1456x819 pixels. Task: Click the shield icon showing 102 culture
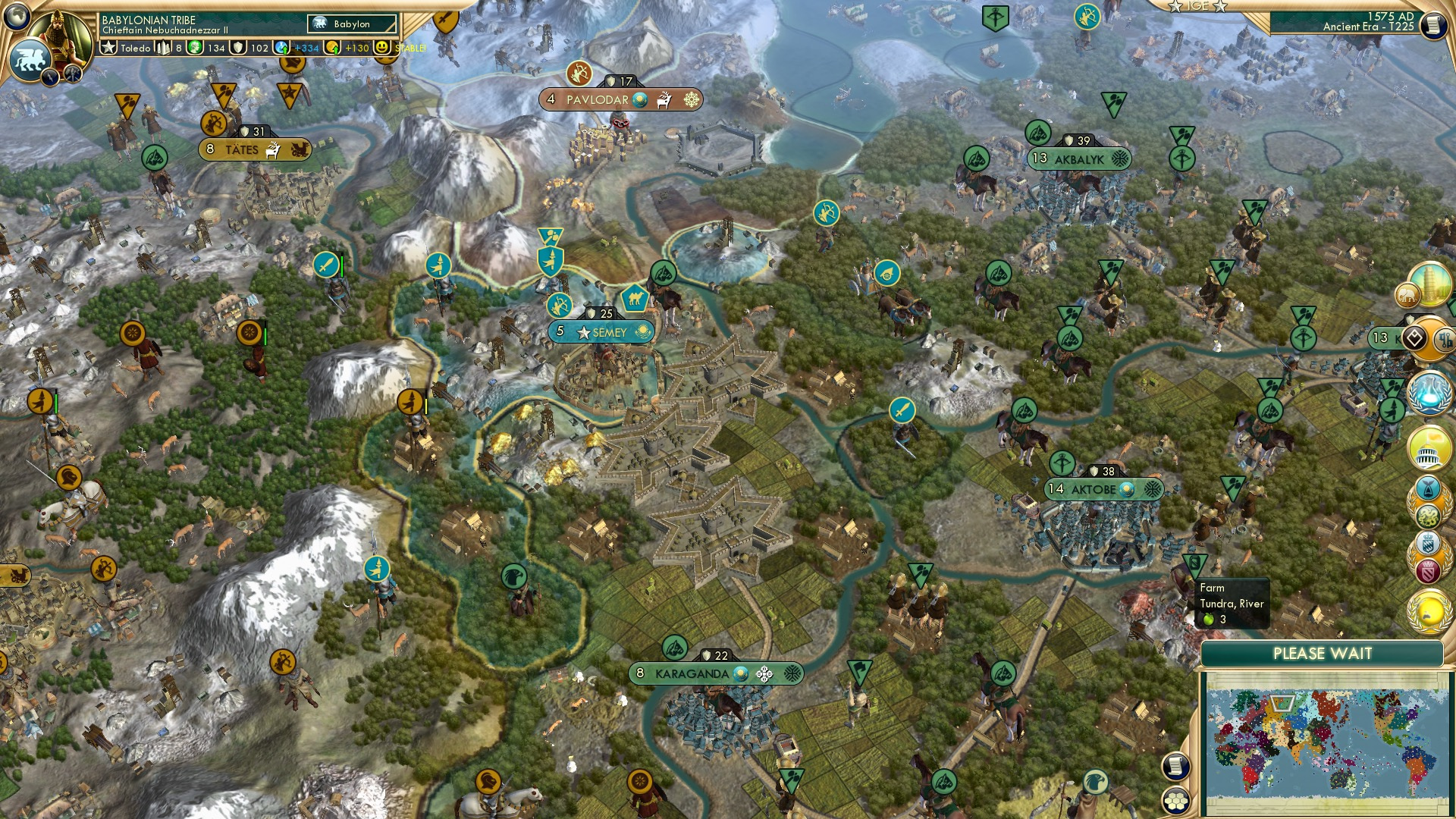tap(238, 49)
